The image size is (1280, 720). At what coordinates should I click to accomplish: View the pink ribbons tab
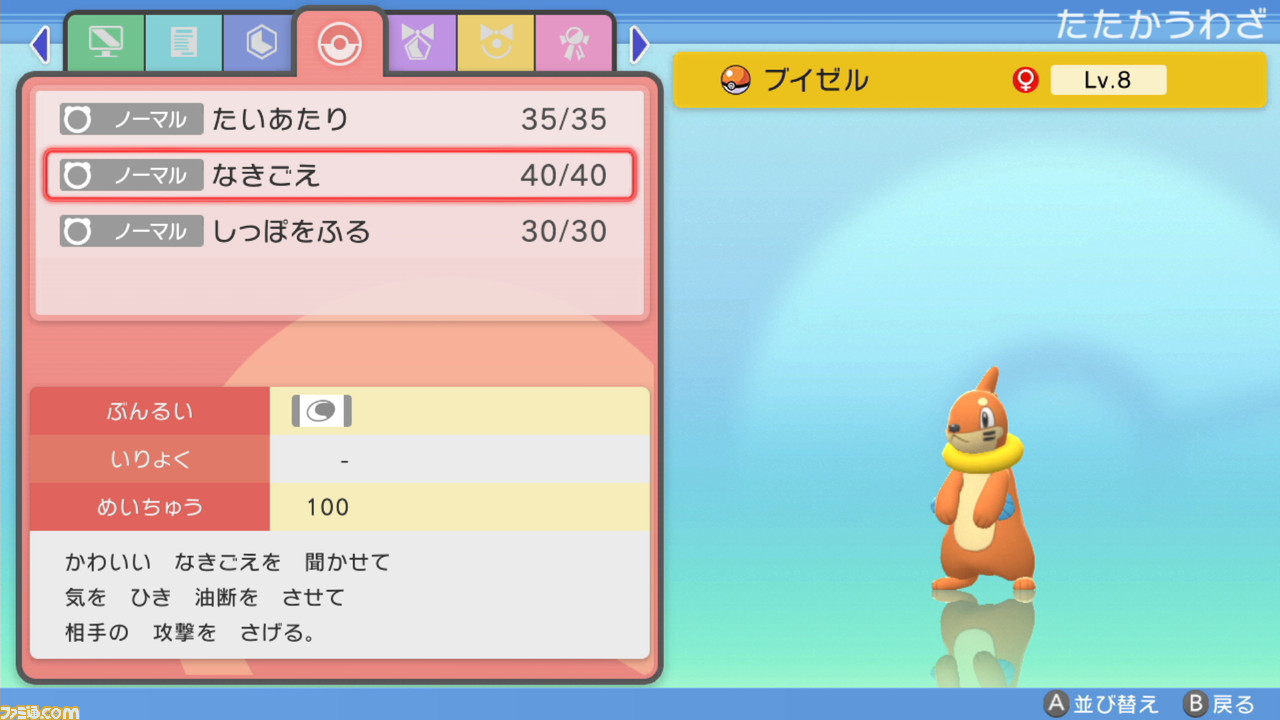pyautogui.click(x=574, y=43)
